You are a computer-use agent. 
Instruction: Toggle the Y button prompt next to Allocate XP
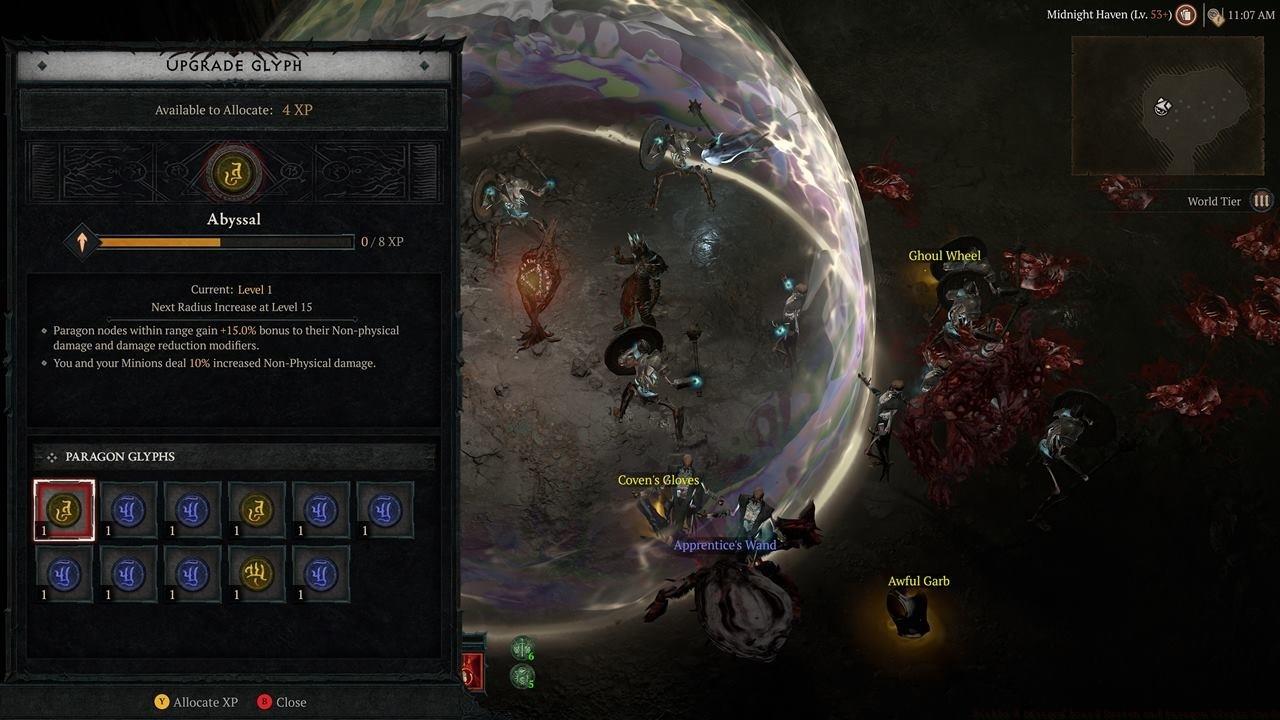coord(163,702)
